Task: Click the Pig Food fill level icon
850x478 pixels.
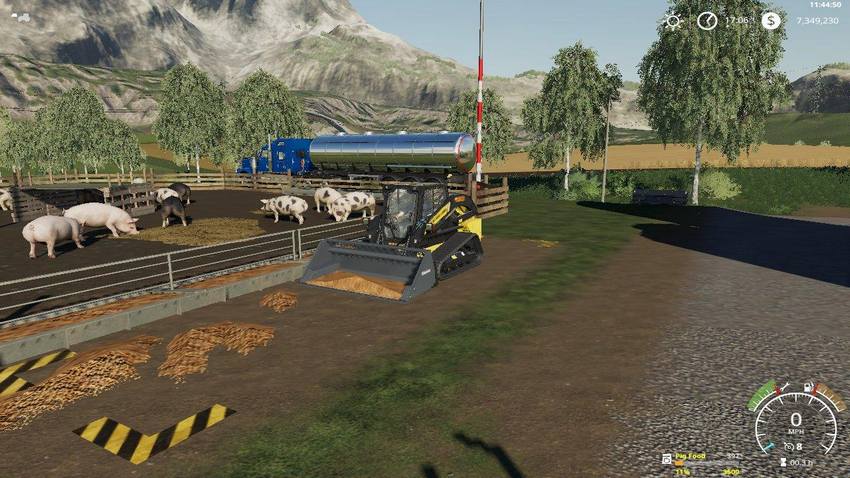Action: 667,458
